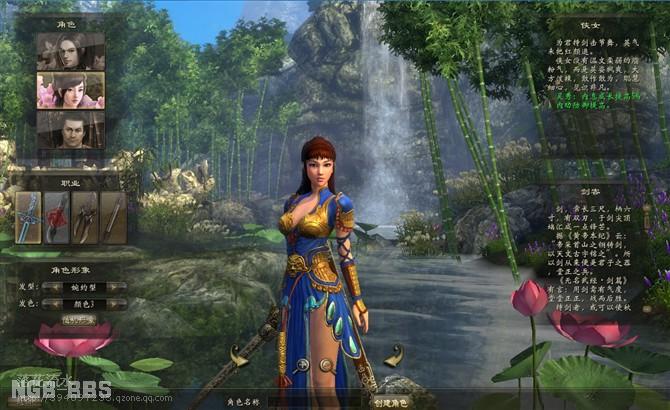Select the top long-haired character portrait

click(x=70, y=51)
